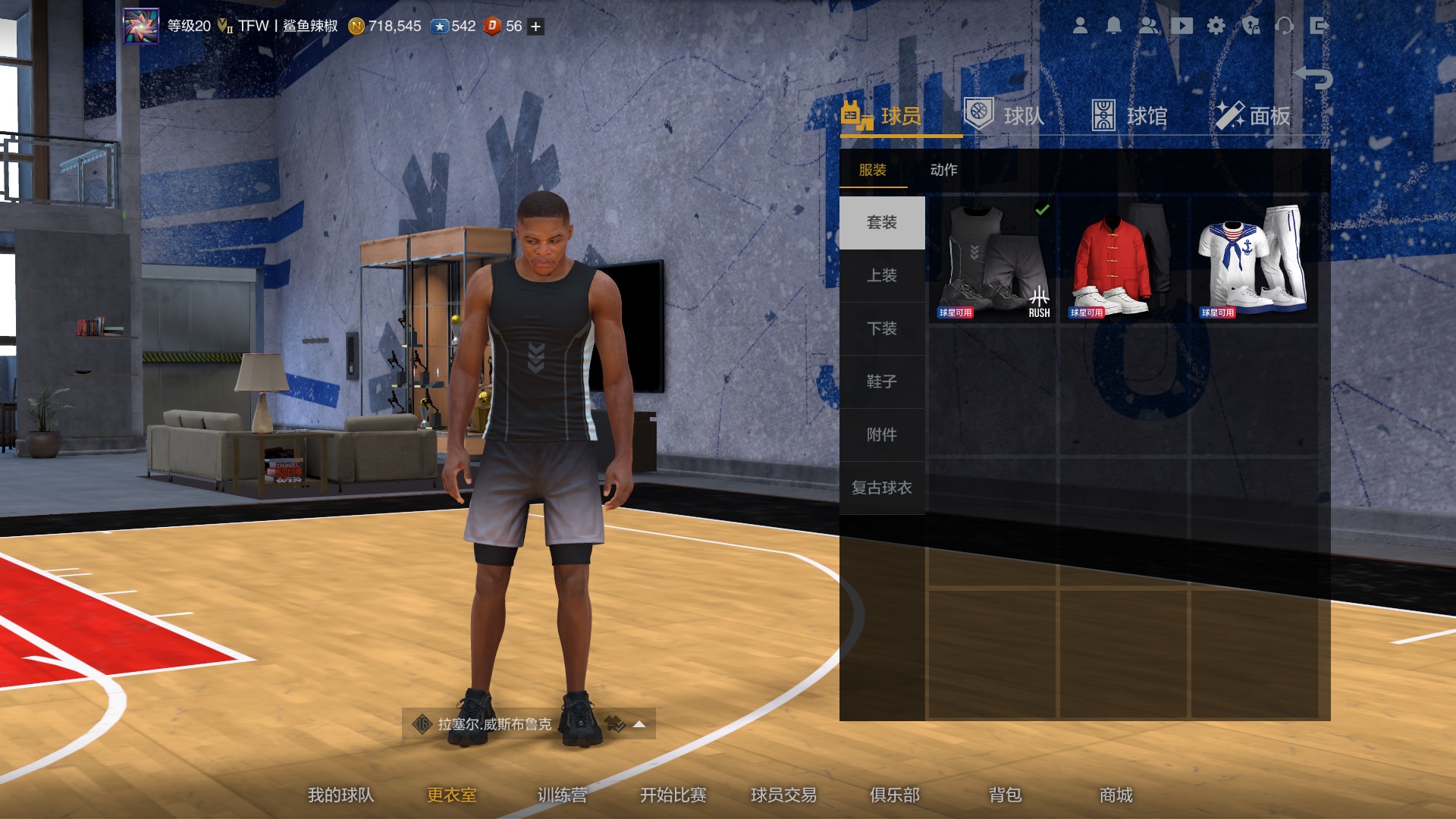The width and height of the screenshot is (1456, 819).
Task: Open the 球员 (Player) customization tab icon
Action: tap(855, 114)
